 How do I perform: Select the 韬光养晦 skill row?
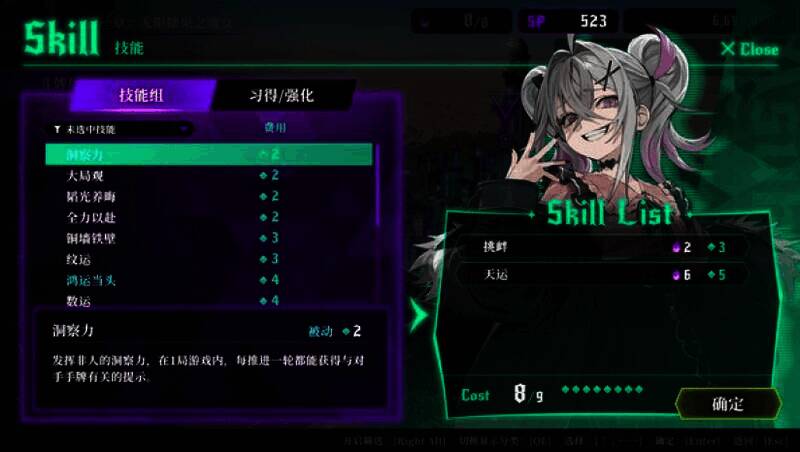(208, 196)
